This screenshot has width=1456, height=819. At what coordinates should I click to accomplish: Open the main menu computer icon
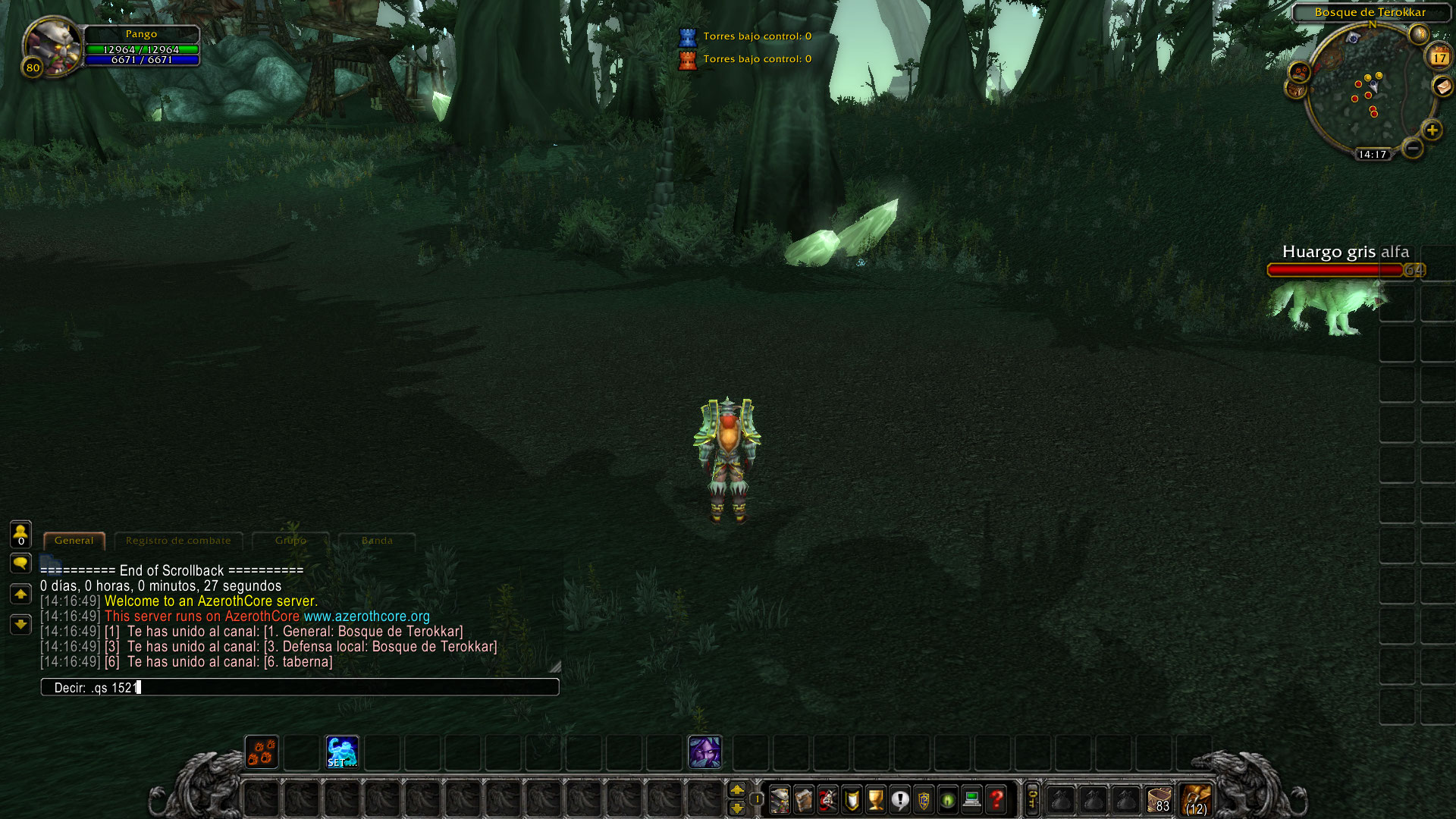971,800
